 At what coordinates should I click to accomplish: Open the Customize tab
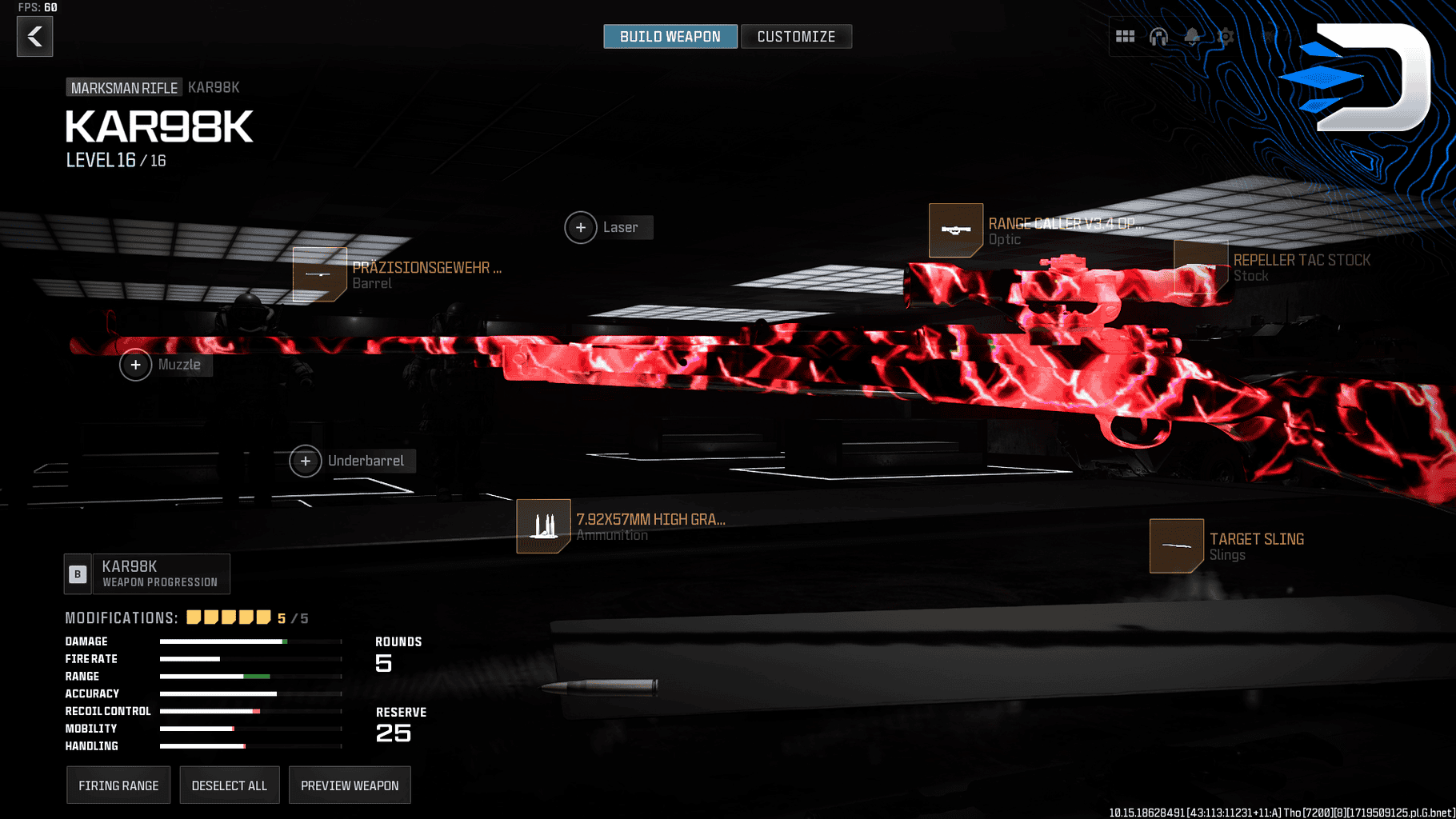[x=796, y=37]
